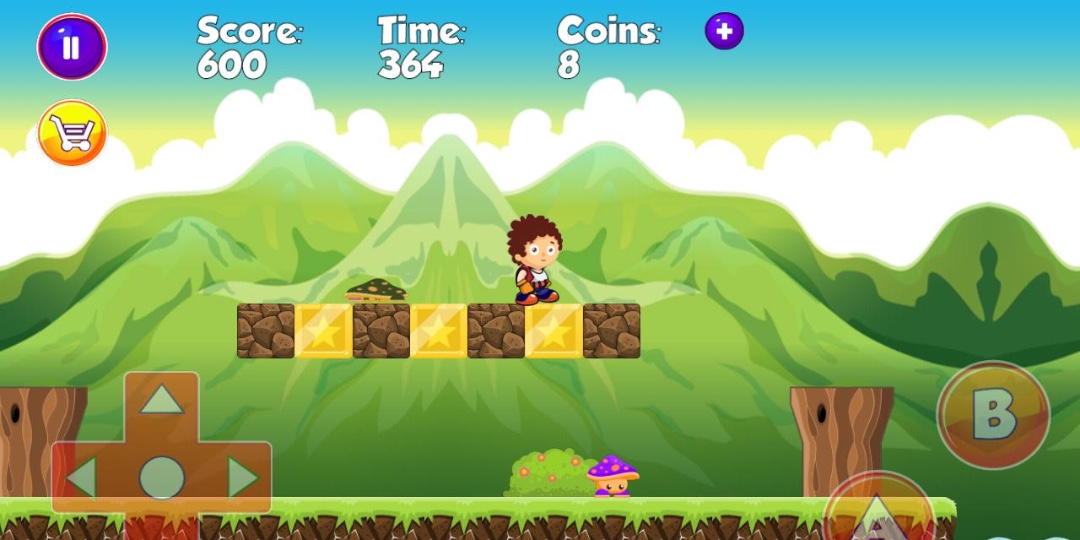1080x540 pixels.
Task: Hit the round B action button
Action: (992, 415)
